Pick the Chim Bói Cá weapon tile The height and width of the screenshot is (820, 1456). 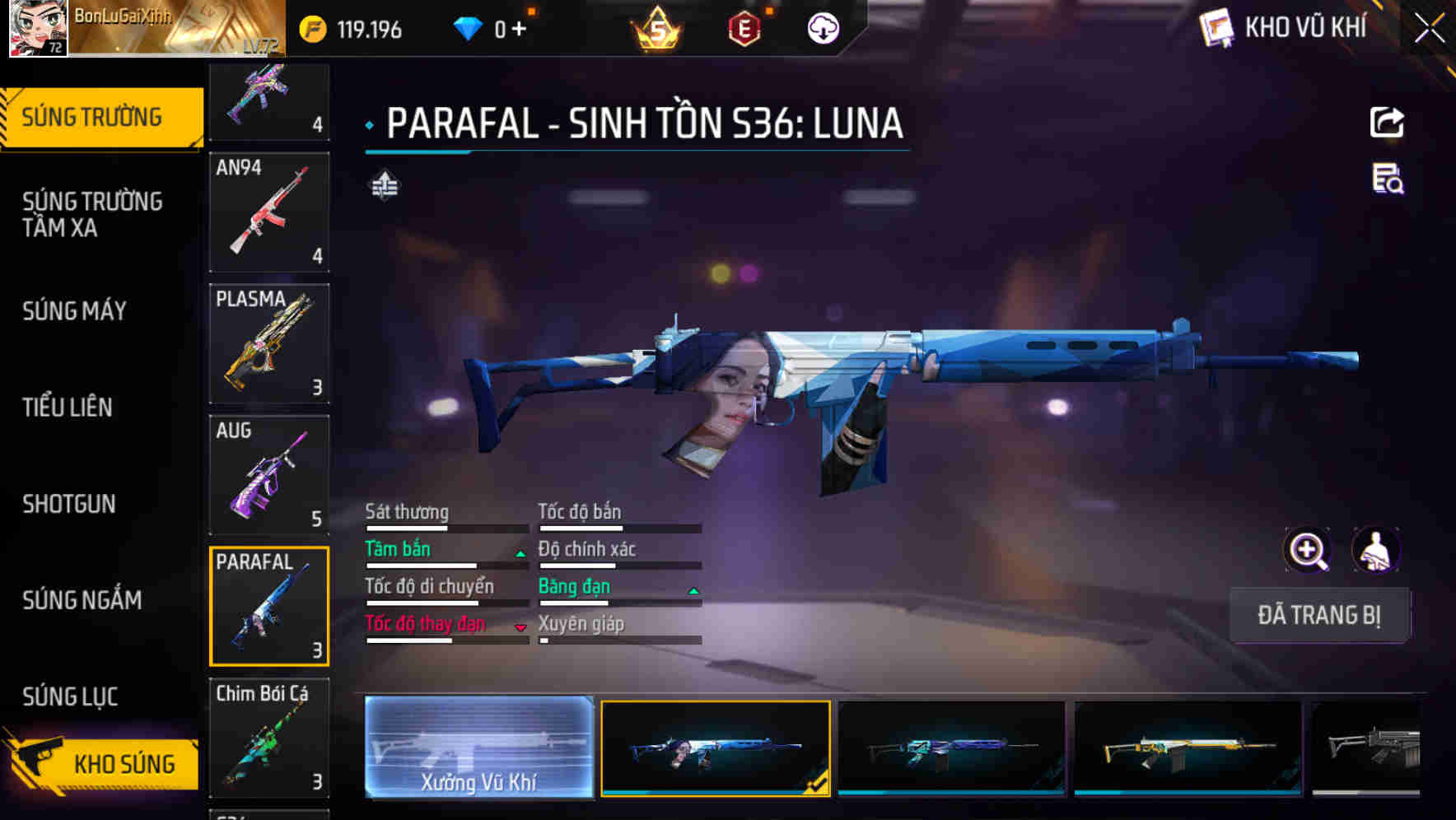tap(269, 738)
